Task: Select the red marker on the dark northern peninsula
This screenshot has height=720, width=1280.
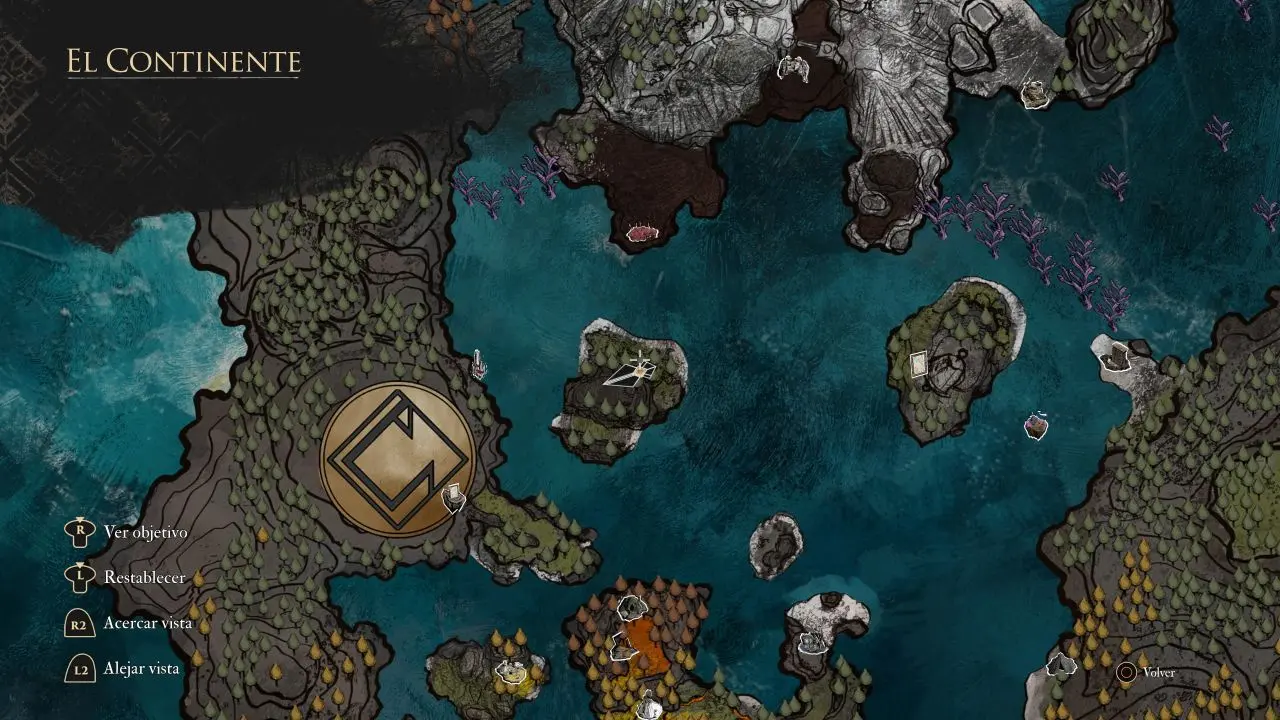Action: [640, 233]
